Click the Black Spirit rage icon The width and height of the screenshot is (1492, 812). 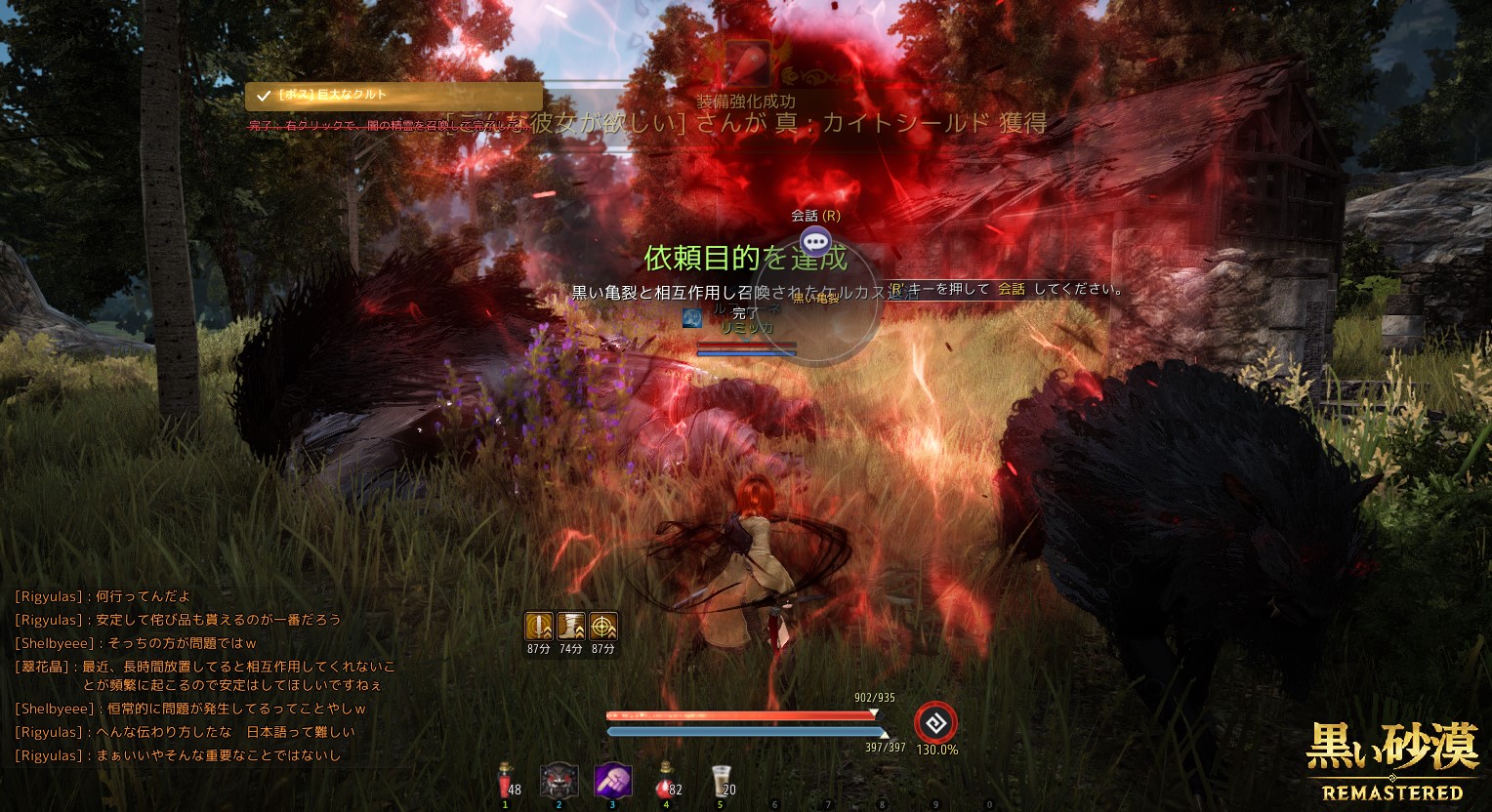pos(935,723)
